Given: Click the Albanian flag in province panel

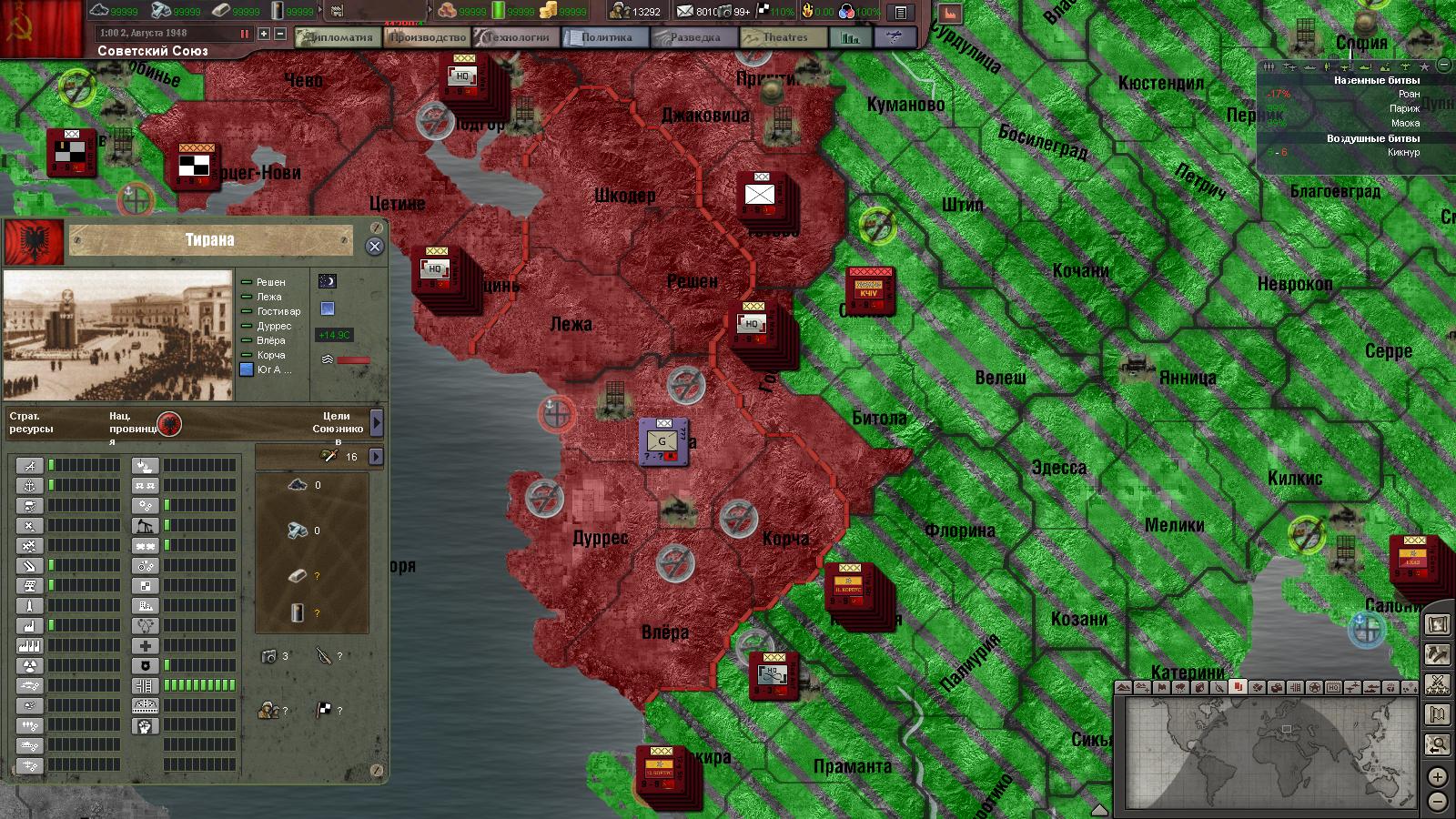Looking at the screenshot, I should (35, 242).
